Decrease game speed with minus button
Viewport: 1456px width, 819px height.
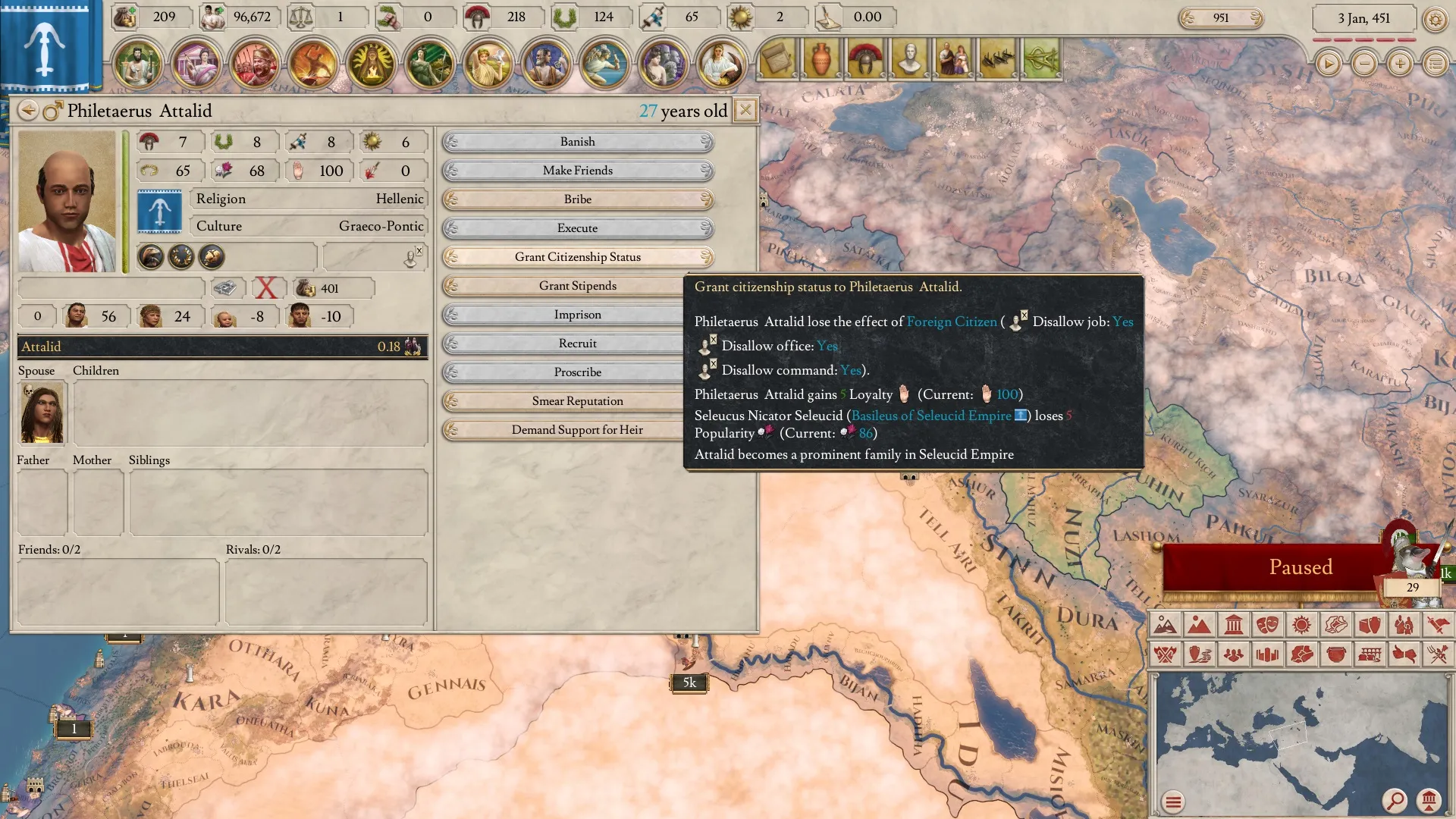click(x=1364, y=64)
